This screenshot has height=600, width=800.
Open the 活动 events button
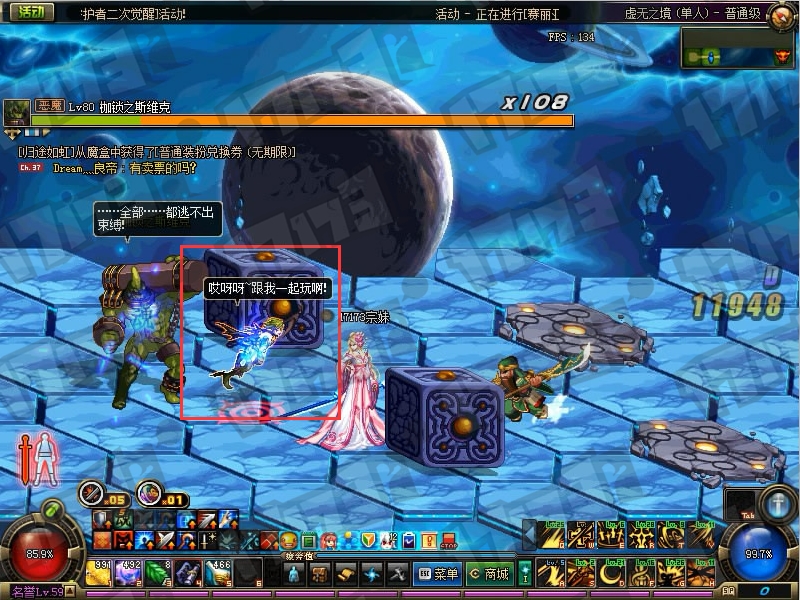pos(30,13)
